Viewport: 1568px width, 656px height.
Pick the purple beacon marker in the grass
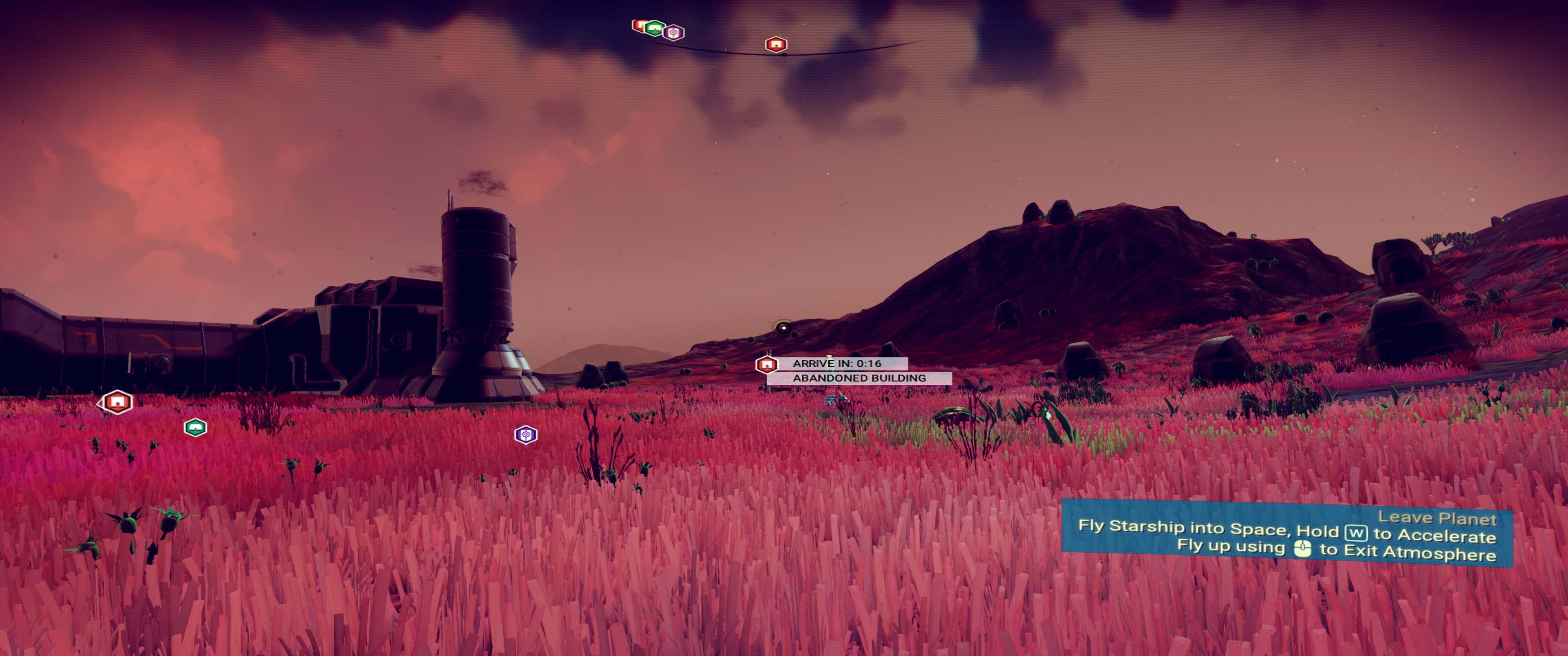[x=526, y=435]
